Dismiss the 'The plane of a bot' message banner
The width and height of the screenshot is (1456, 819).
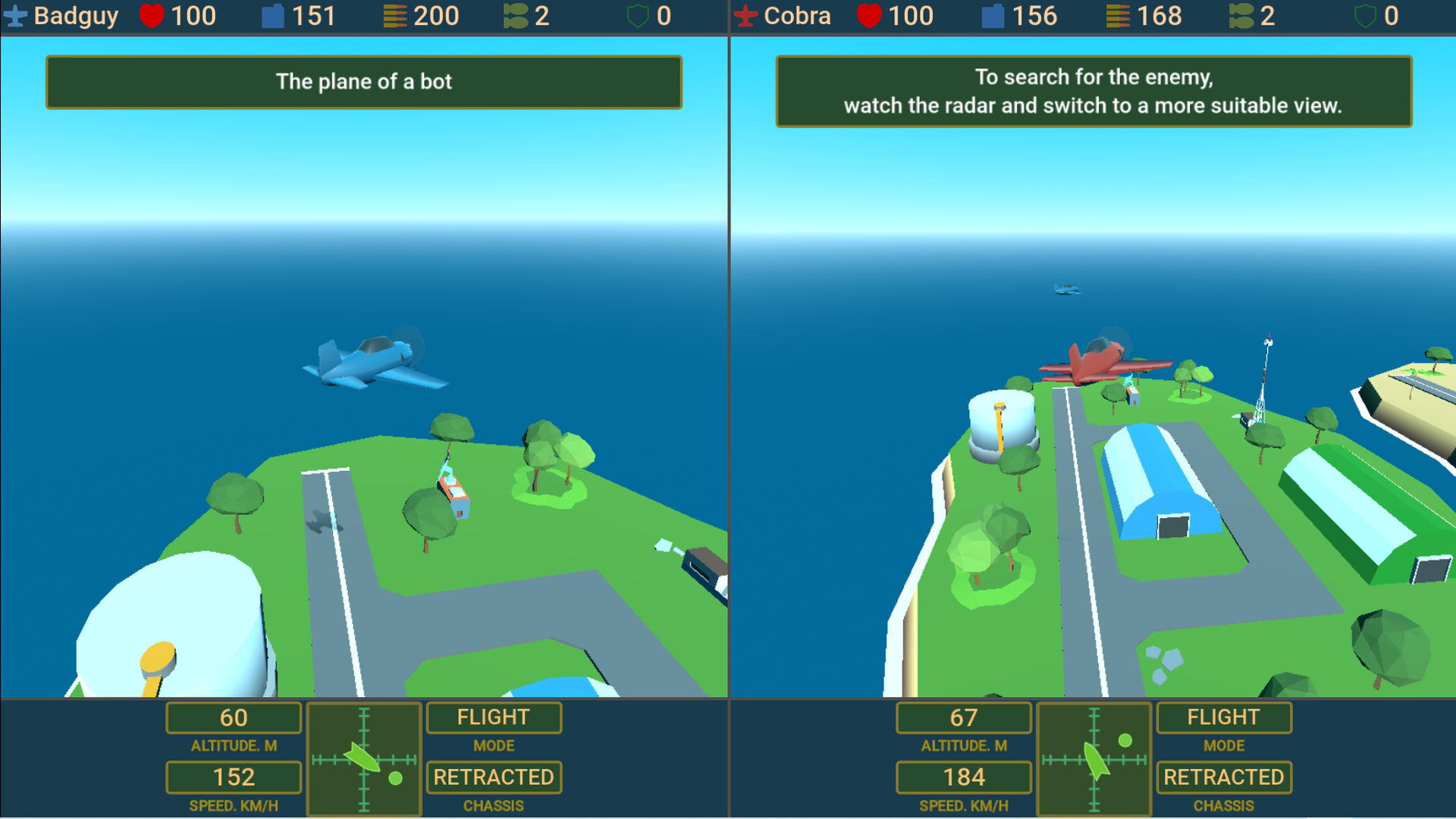click(363, 82)
